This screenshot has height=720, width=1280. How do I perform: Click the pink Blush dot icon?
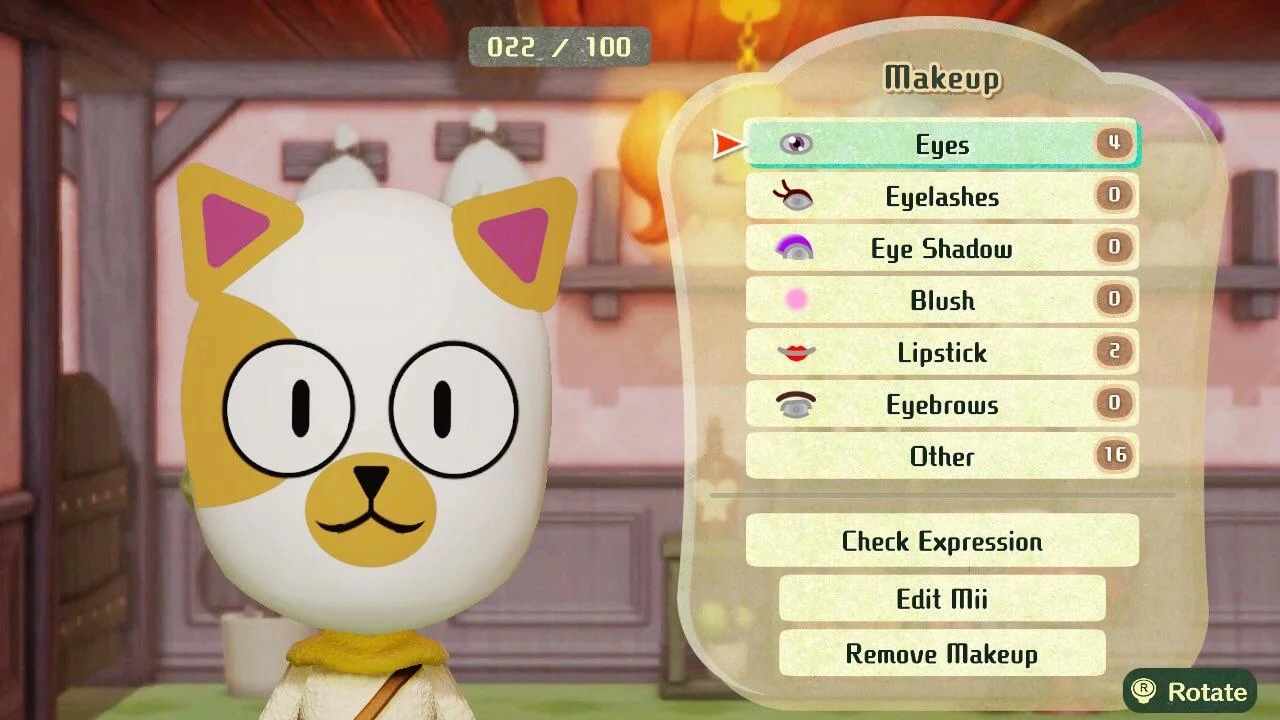pos(793,301)
